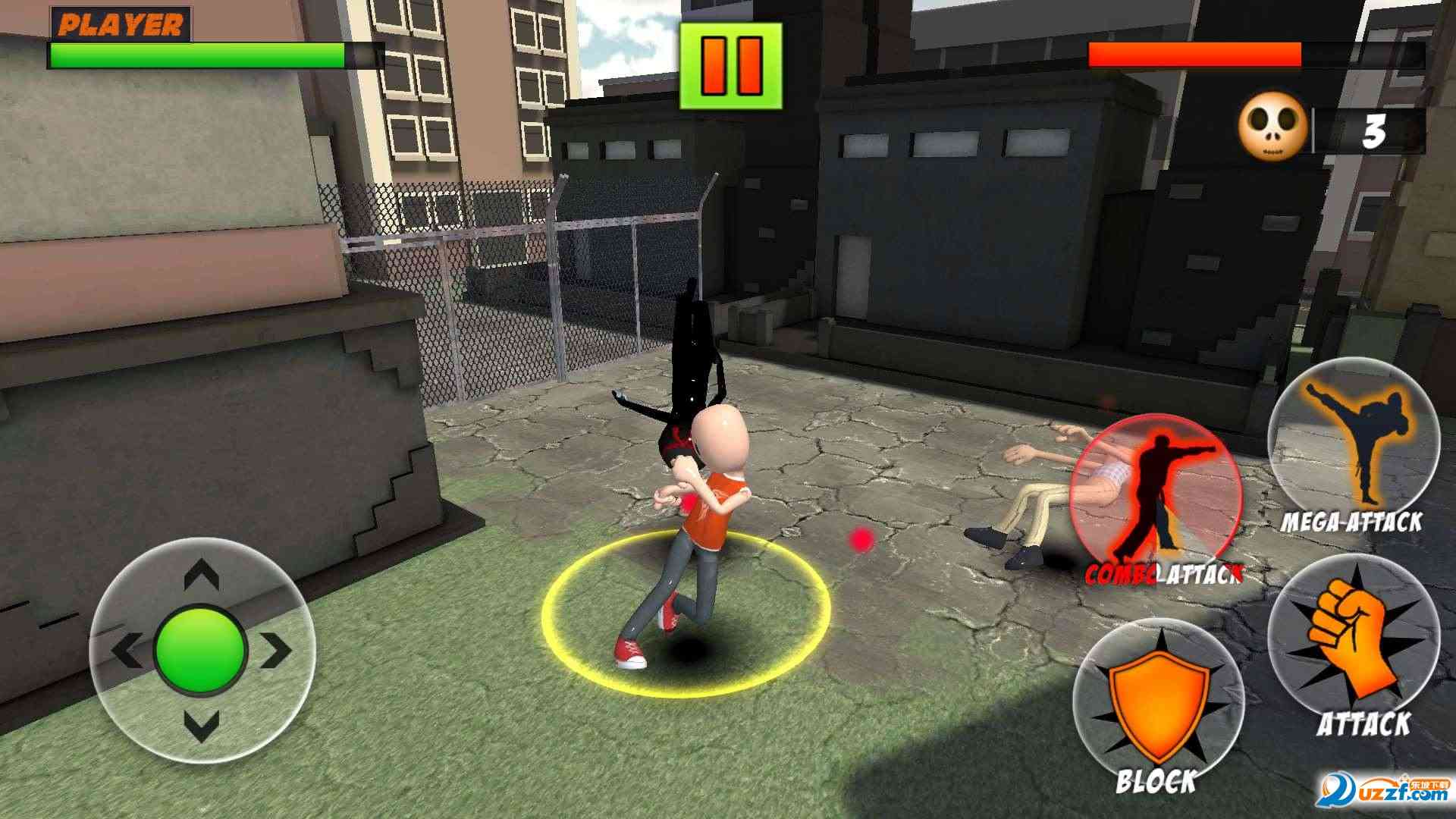Pause the game with the orange pause button
This screenshot has height=819, width=1456.
(x=730, y=66)
